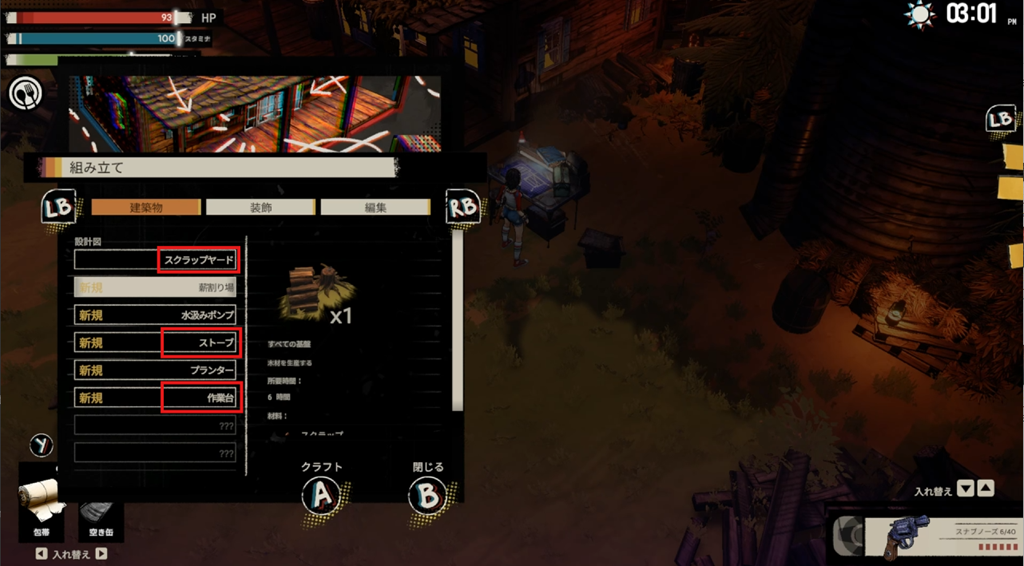Select the プランター blueprint

[x=156, y=371]
